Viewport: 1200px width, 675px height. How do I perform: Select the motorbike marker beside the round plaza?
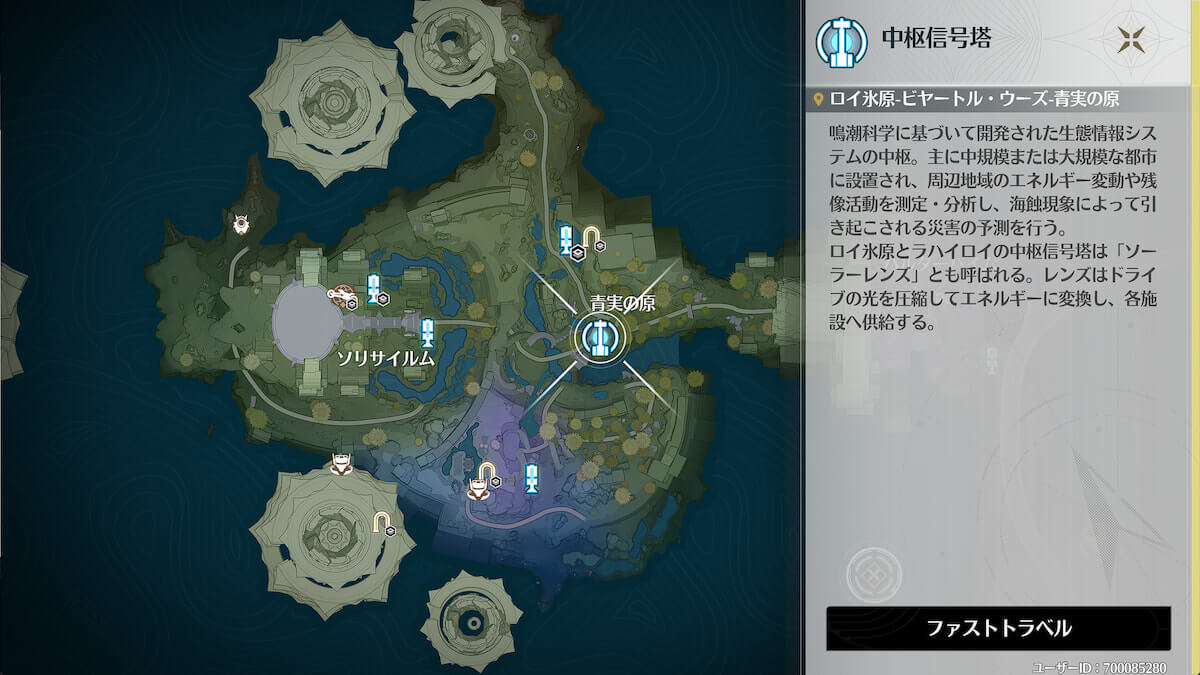click(x=344, y=295)
